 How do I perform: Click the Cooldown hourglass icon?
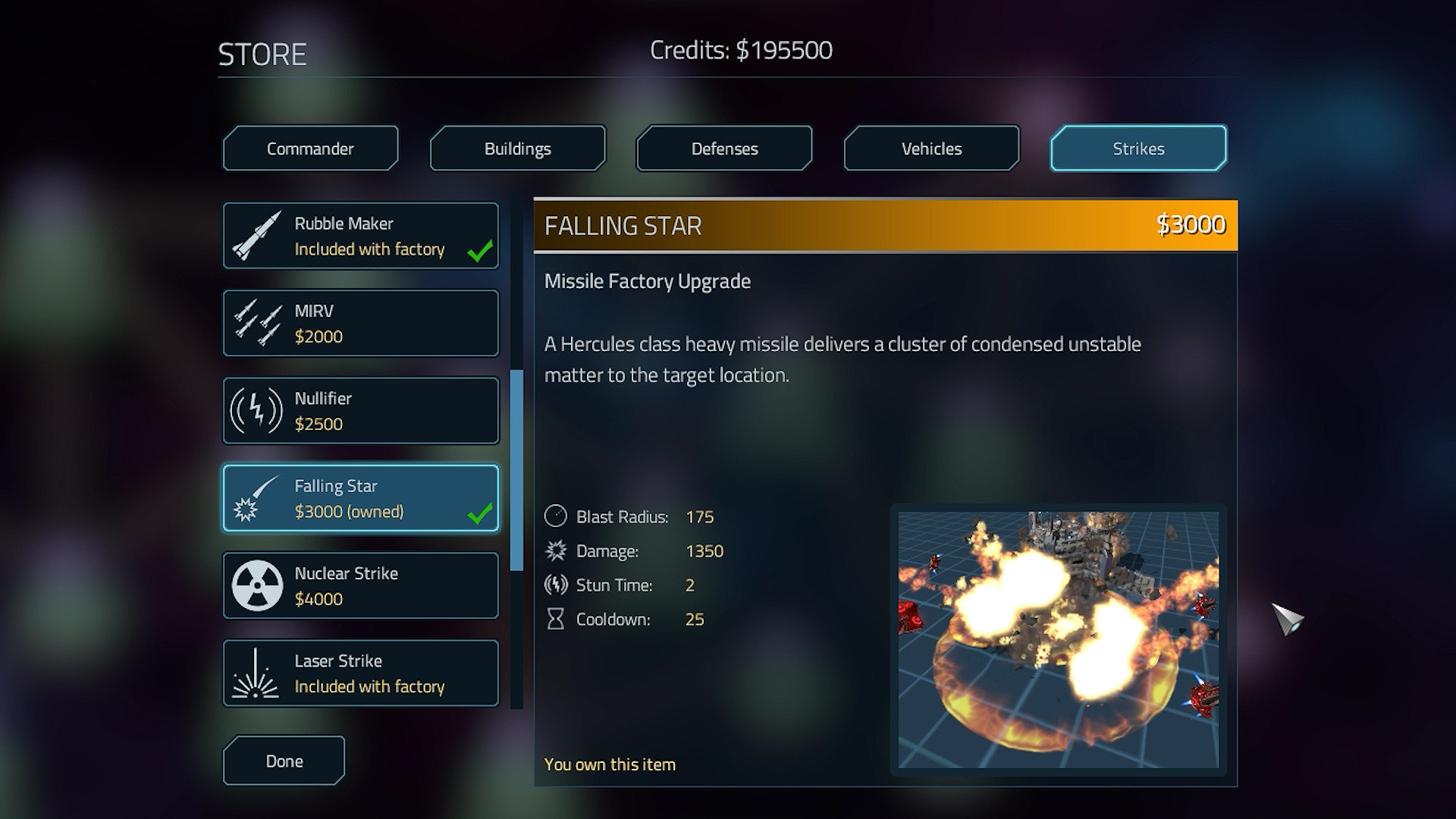coord(554,619)
